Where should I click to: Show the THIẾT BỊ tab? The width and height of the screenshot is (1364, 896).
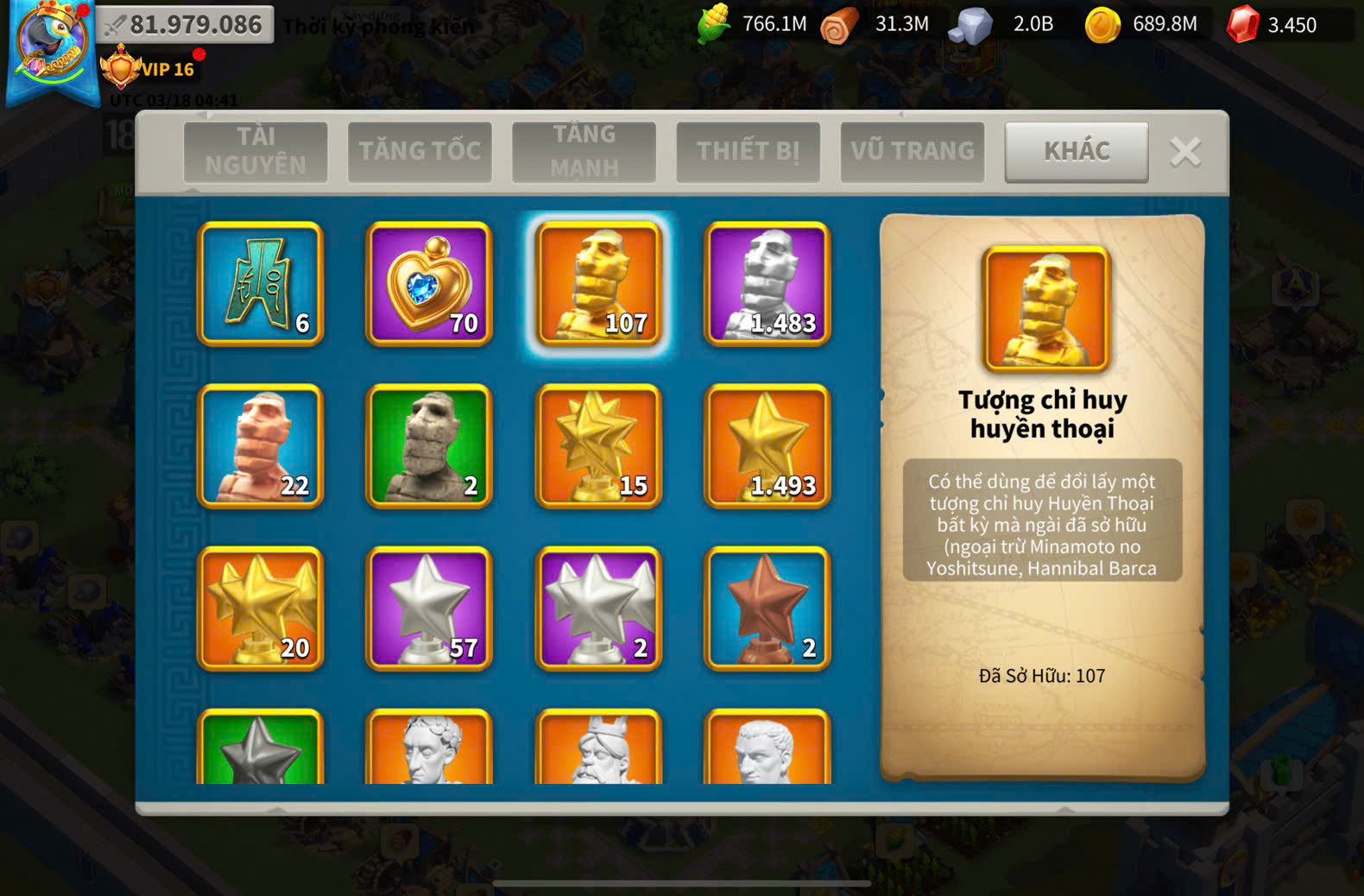pos(748,151)
